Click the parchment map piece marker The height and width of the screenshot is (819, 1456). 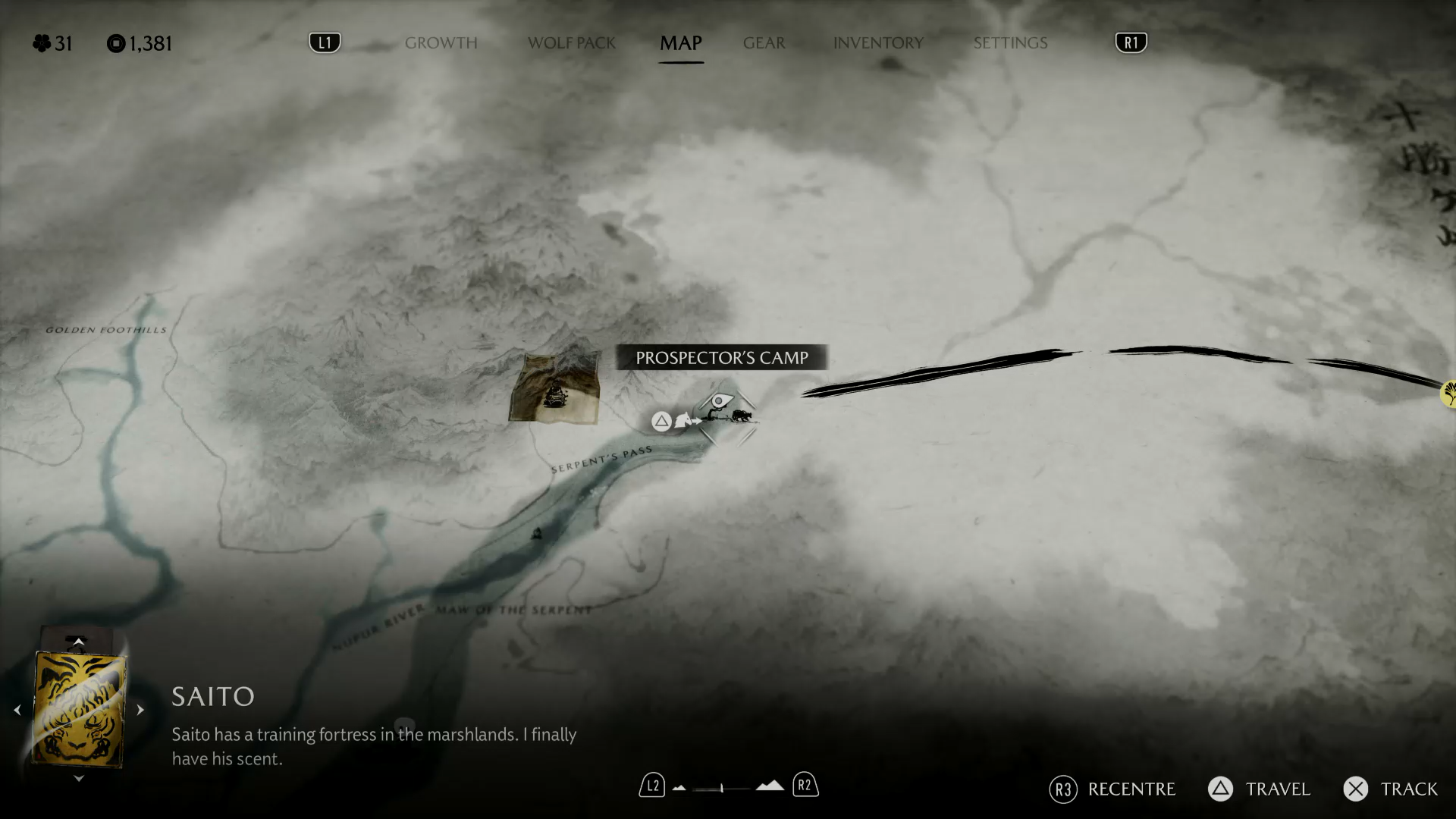pyautogui.click(x=555, y=388)
